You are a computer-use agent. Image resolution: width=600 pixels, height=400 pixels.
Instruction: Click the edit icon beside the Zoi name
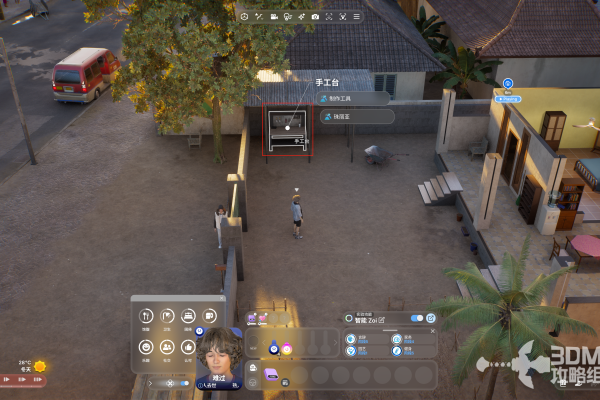pyautogui.click(x=382, y=318)
